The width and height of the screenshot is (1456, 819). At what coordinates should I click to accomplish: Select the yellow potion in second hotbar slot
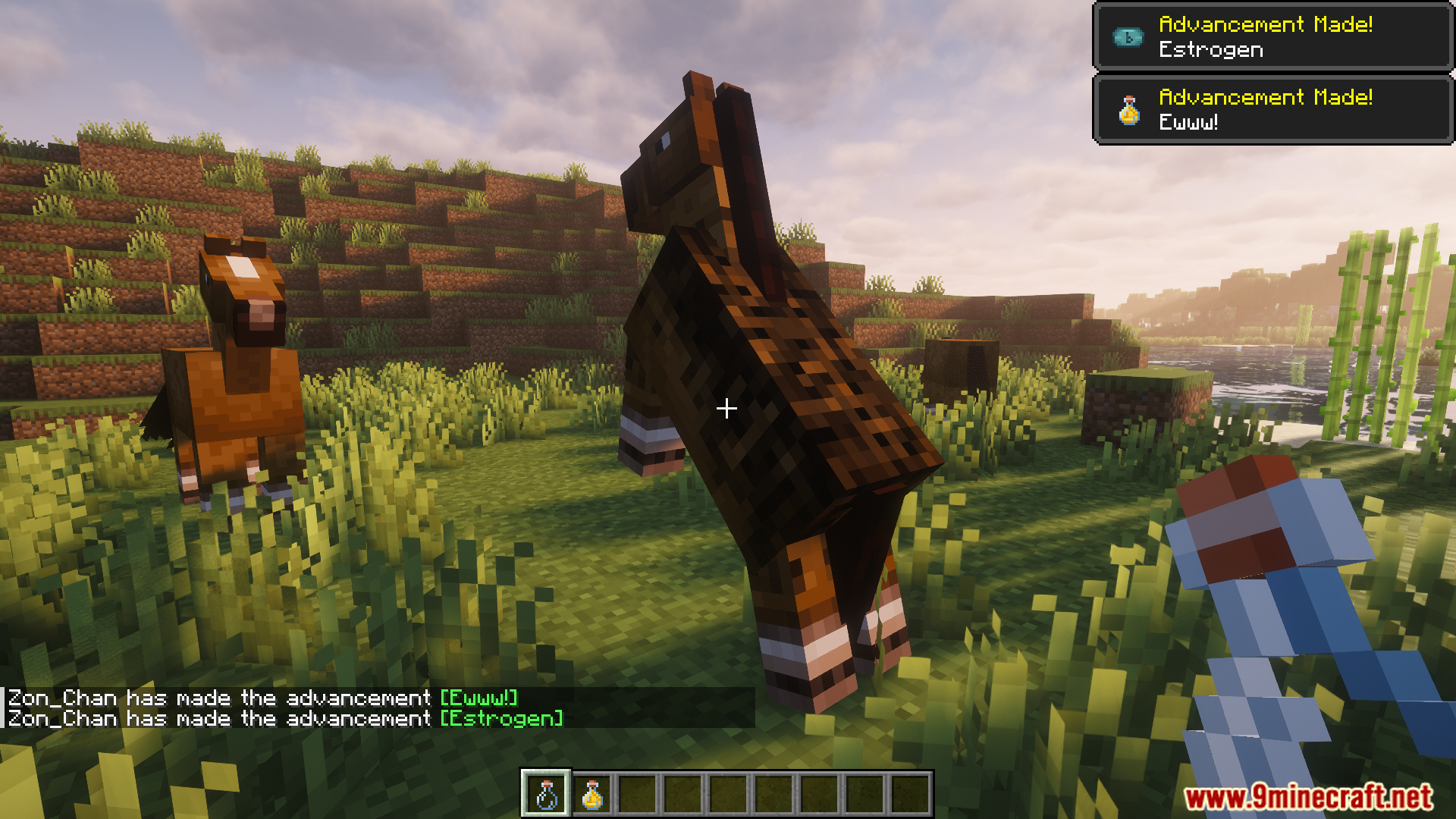(591, 795)
